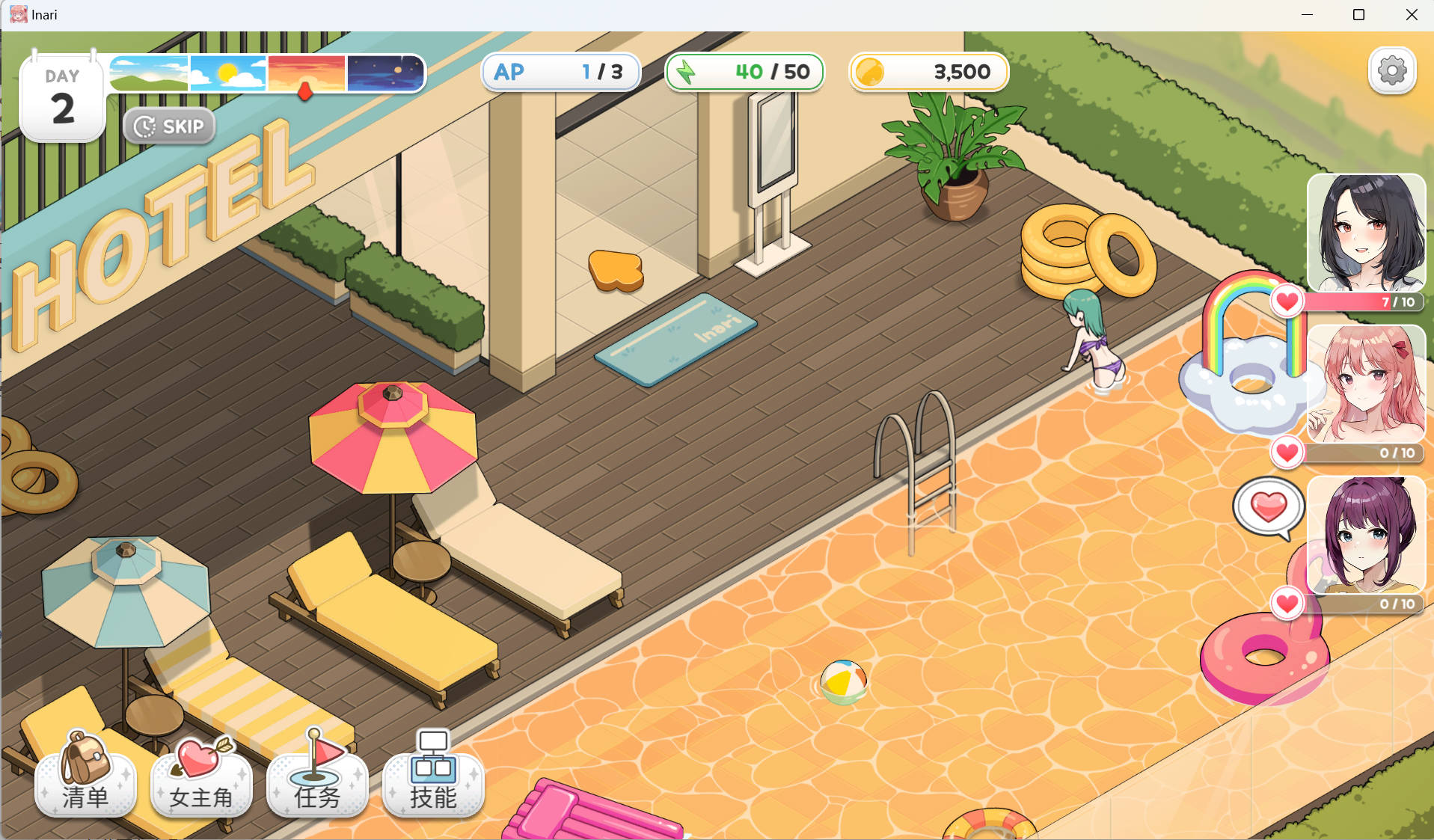The image size is (1434, 840).
Task: Close the Inari game window
Action: pyautogui.click(x=1412, y=15)
